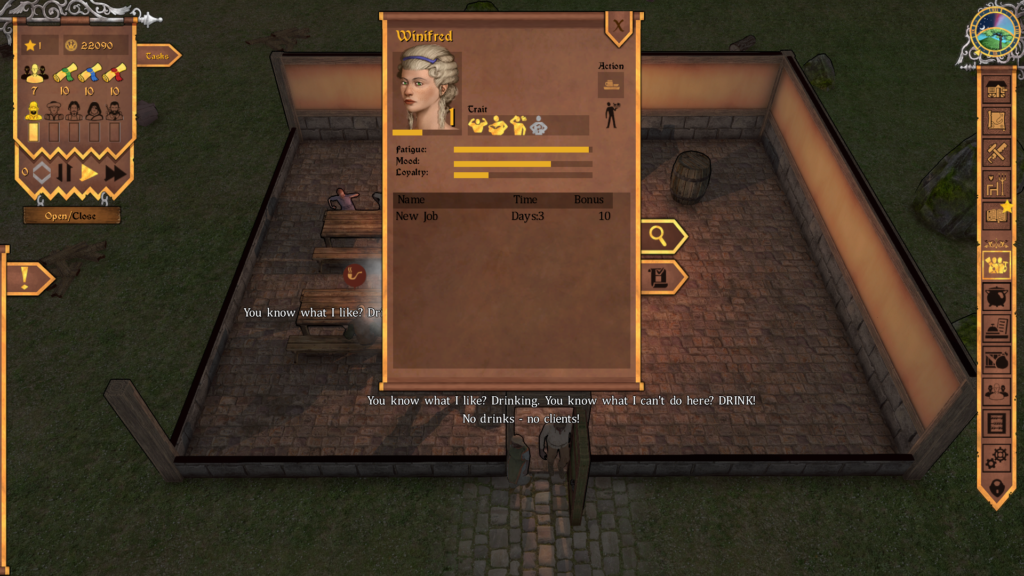Click the scroll button beside Winifred's panel

pos(660,277)
